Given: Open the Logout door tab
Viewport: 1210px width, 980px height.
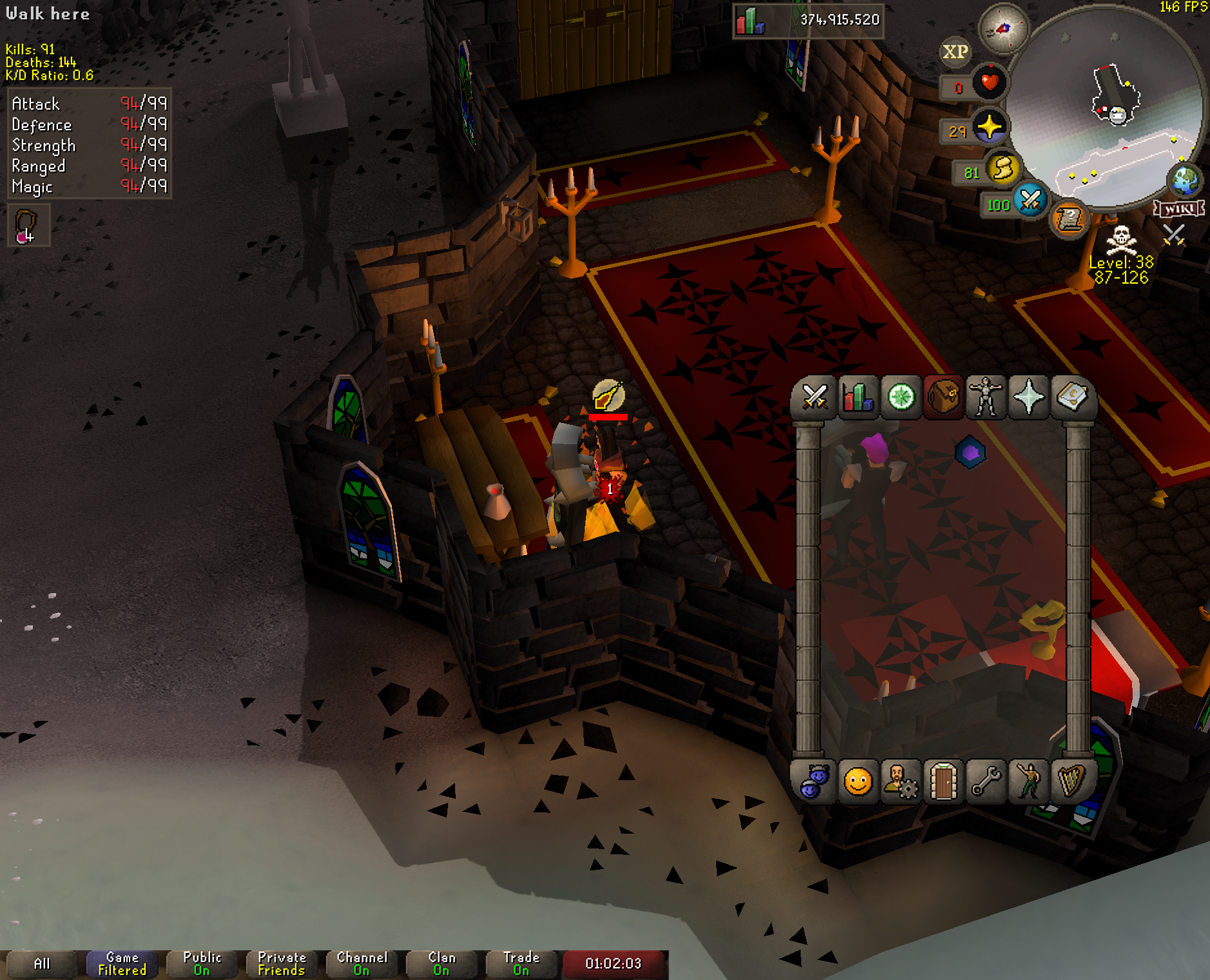Looking at the screenshot, I should (x=944, y=782).
